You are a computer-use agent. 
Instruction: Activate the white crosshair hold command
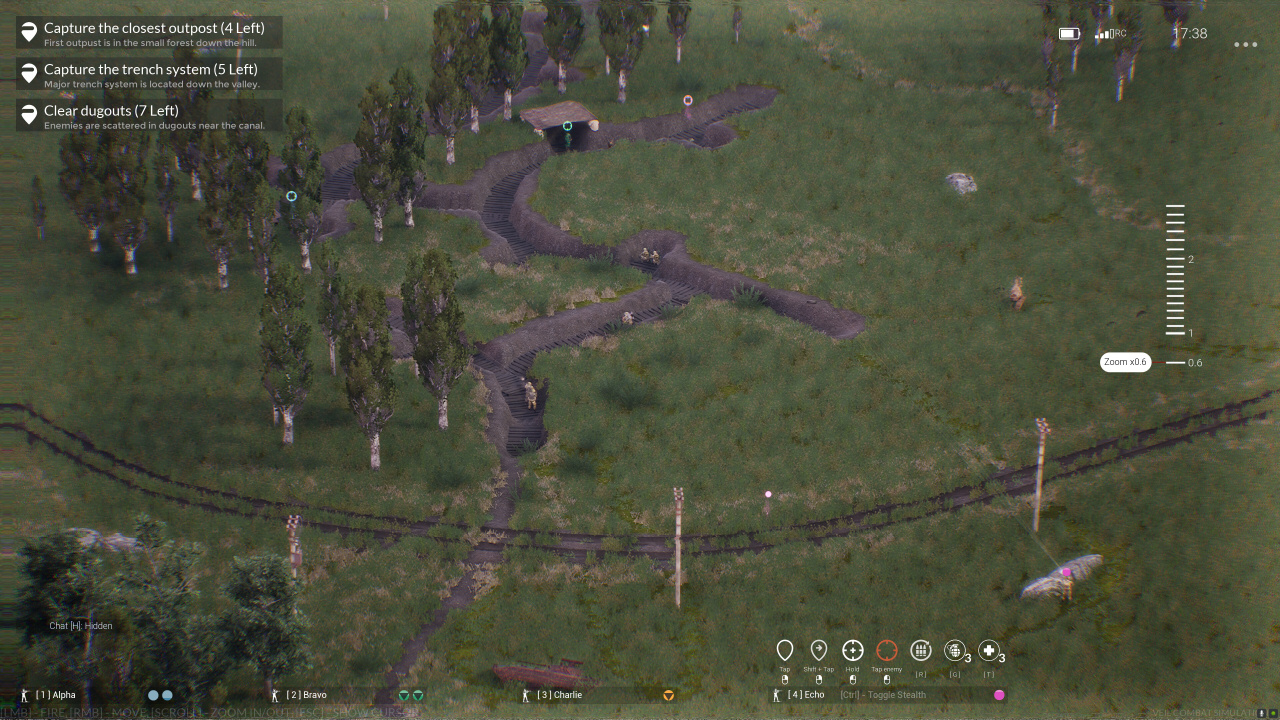(853, 651)
